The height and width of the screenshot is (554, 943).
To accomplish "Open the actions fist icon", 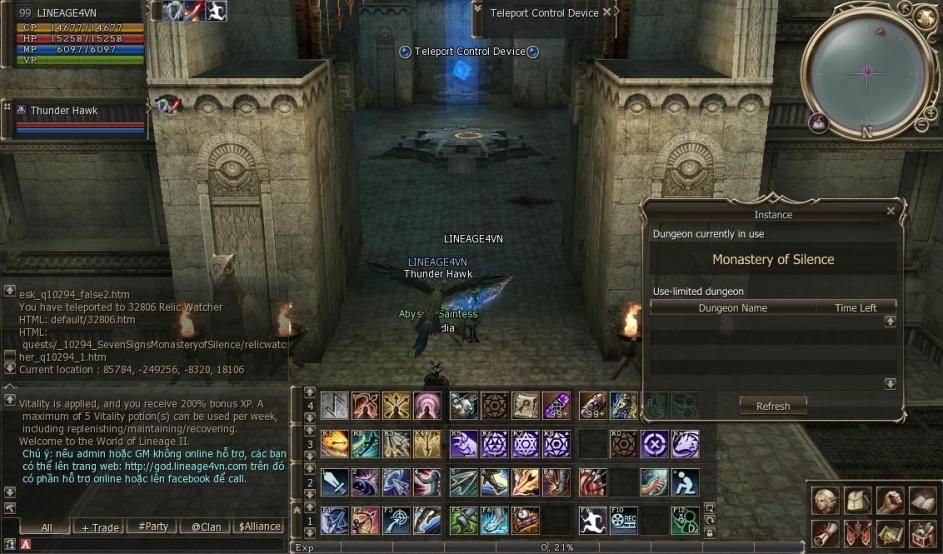I will 889,500.
